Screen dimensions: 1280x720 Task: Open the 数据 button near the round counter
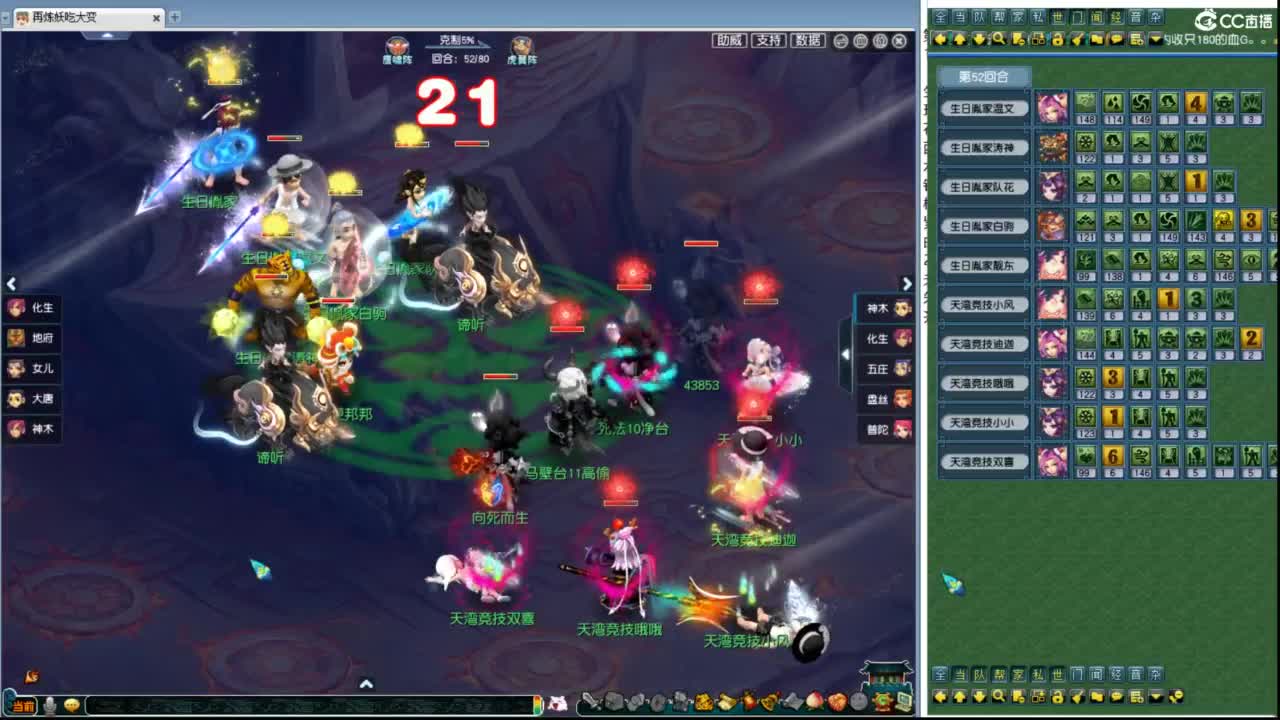click(808, 41)
